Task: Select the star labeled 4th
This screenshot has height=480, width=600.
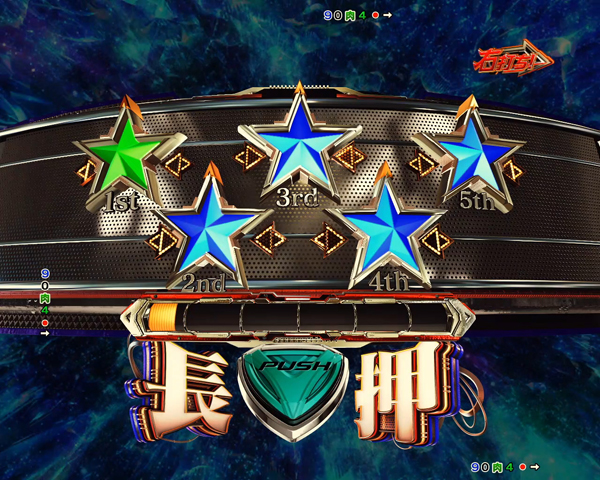Action: 383,232
